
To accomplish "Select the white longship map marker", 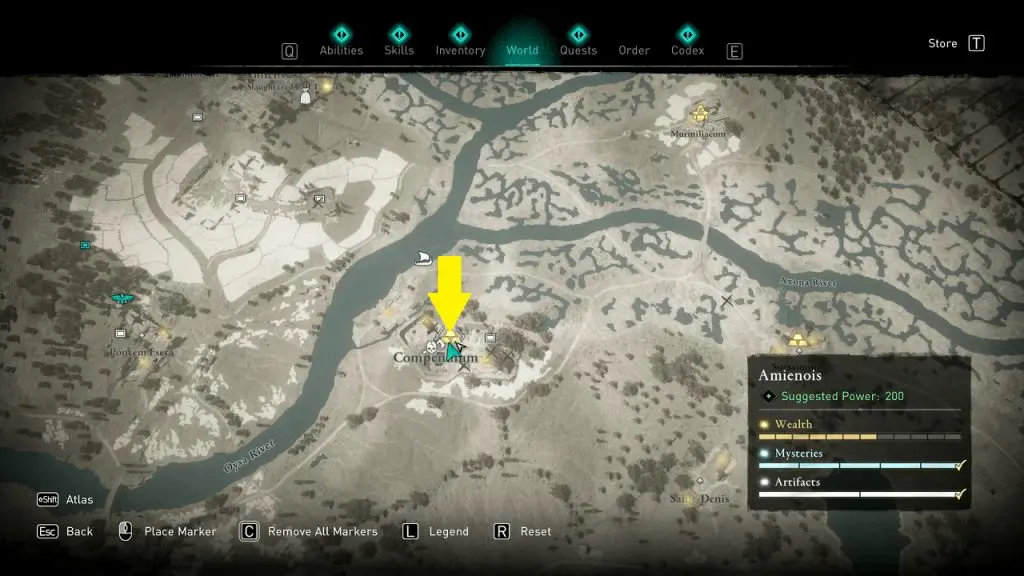I will tap(425, 258).
